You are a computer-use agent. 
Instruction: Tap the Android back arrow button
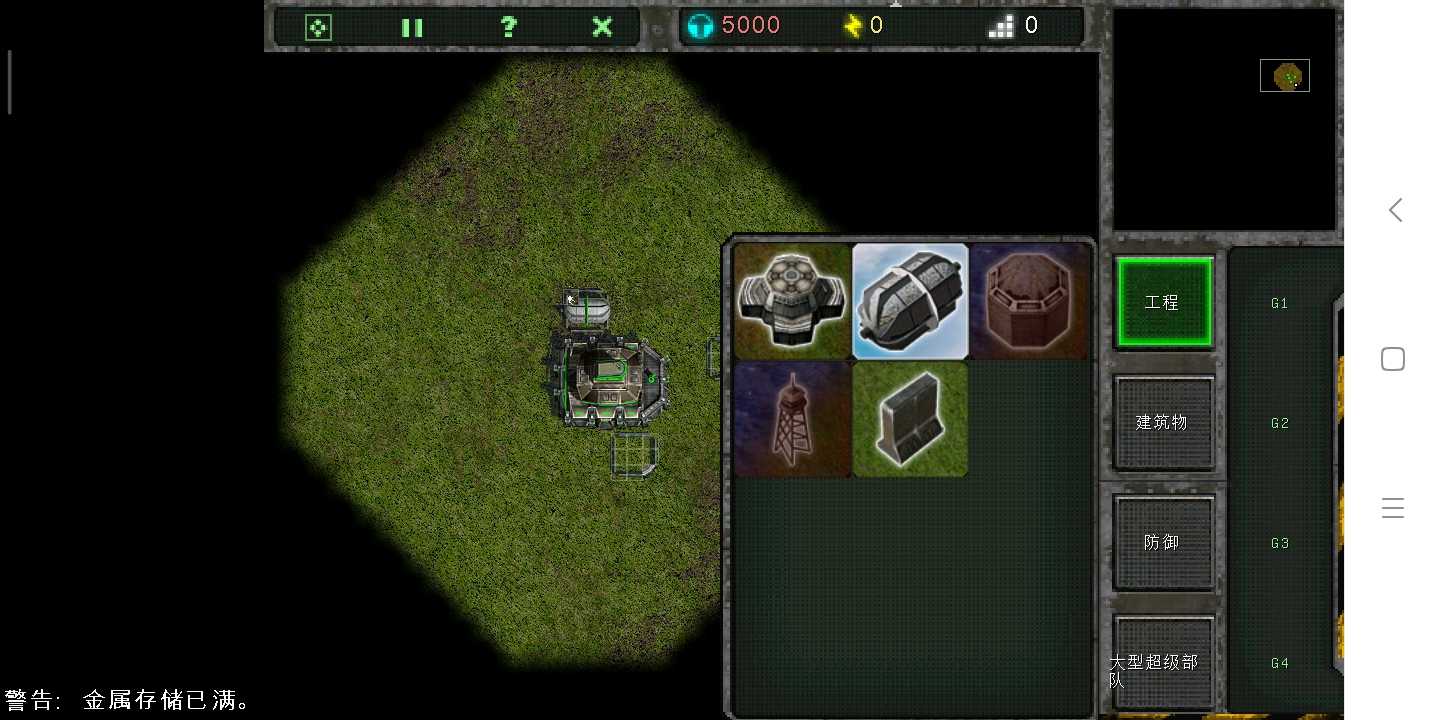[x=1394, y=210]
